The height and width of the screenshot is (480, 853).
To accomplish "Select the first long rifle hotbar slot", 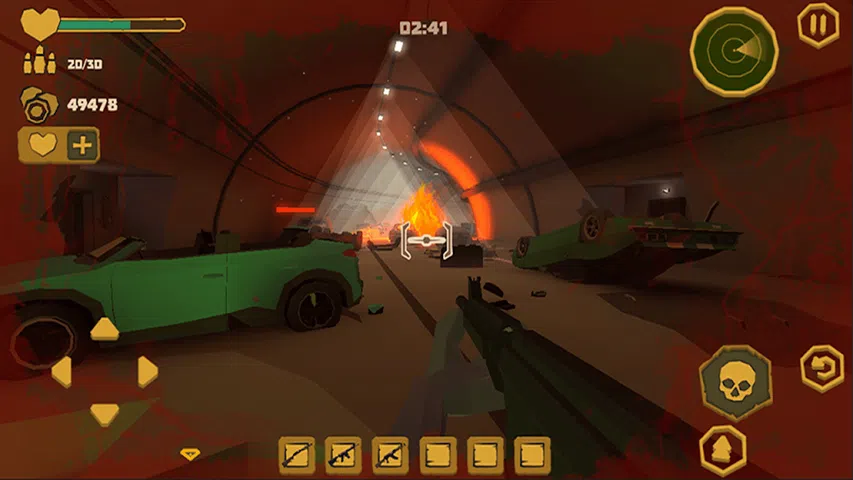I will (x=297, y=455).
